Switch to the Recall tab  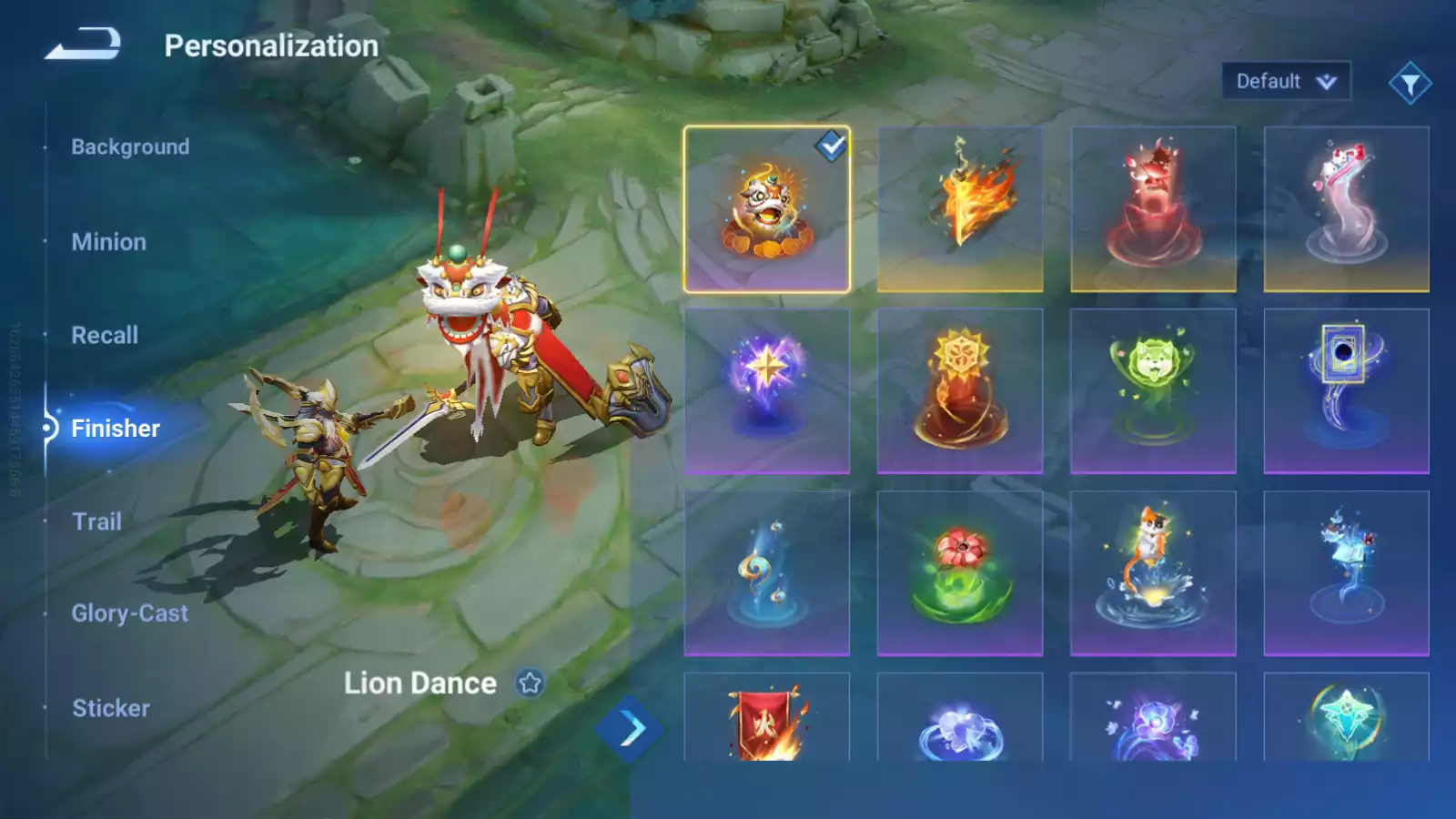coord(106,335)
